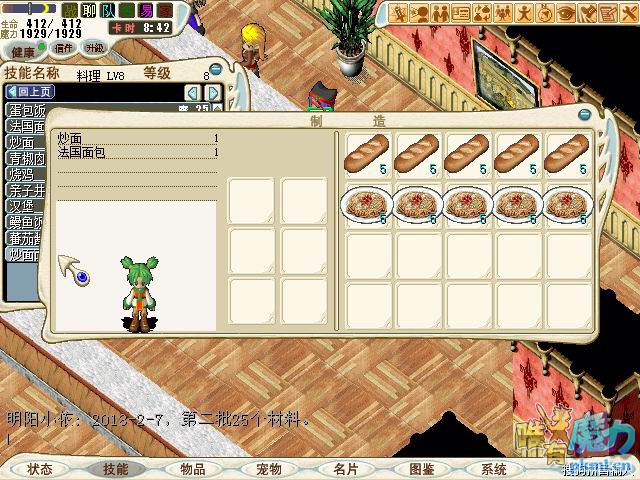The image size is (640, 480).
Task: Select the 蛋包饭 recipe in skill list
Action: [x=24, y=110]
